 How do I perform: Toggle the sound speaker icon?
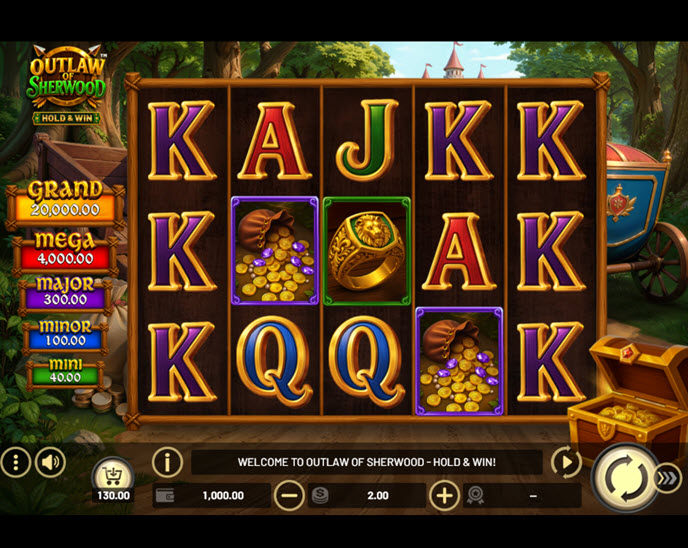click(x=50, y=462)
